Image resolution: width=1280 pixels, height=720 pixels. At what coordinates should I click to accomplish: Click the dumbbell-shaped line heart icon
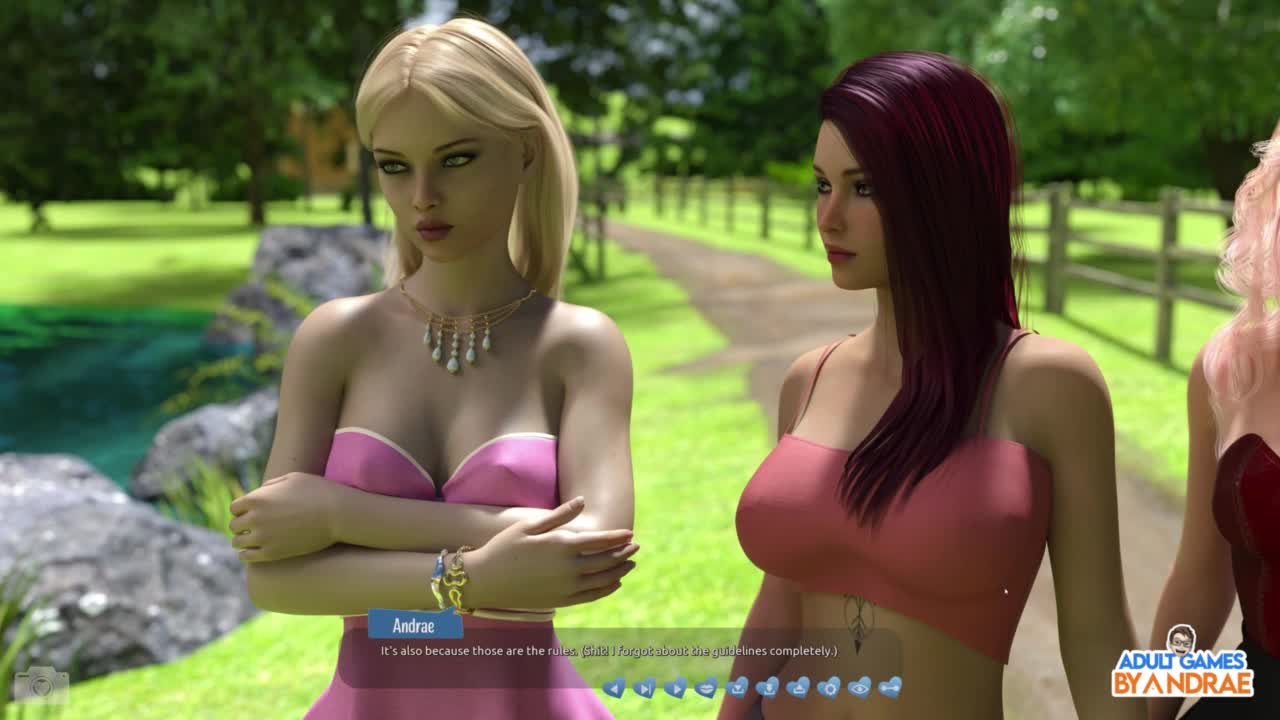click(x=890, y=687)
